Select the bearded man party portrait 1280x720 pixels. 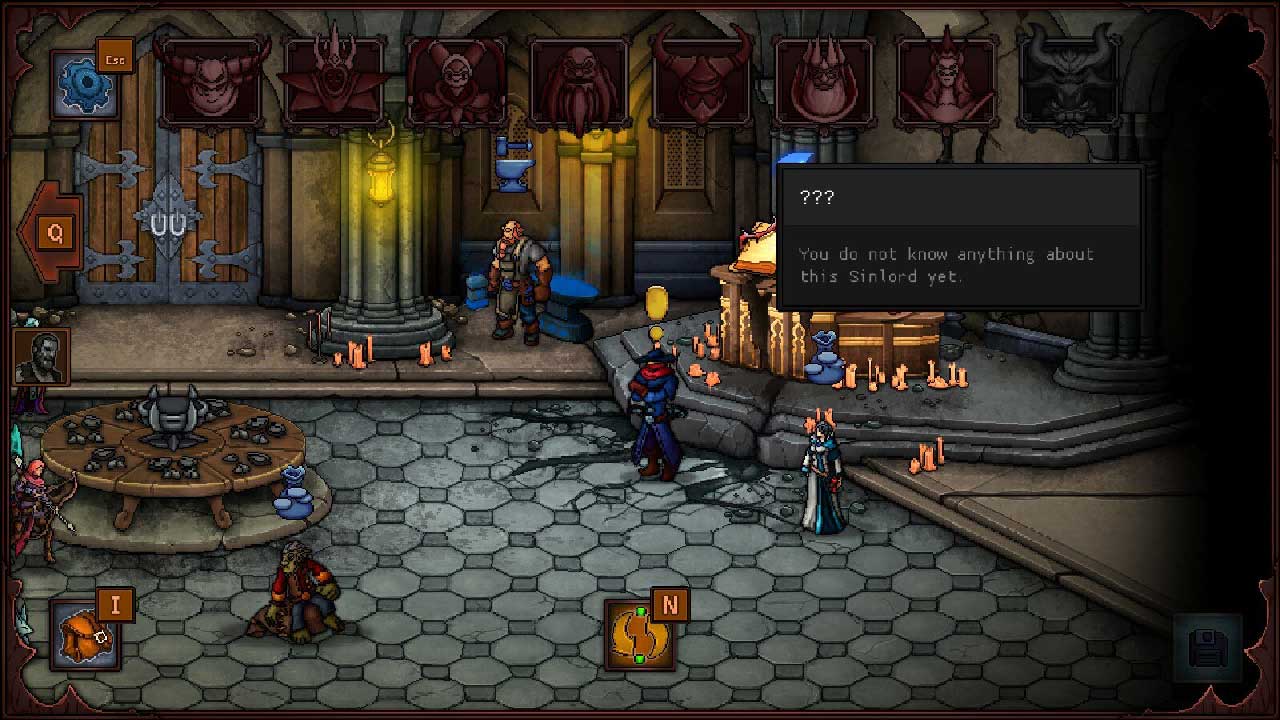[x=41, y=357]
